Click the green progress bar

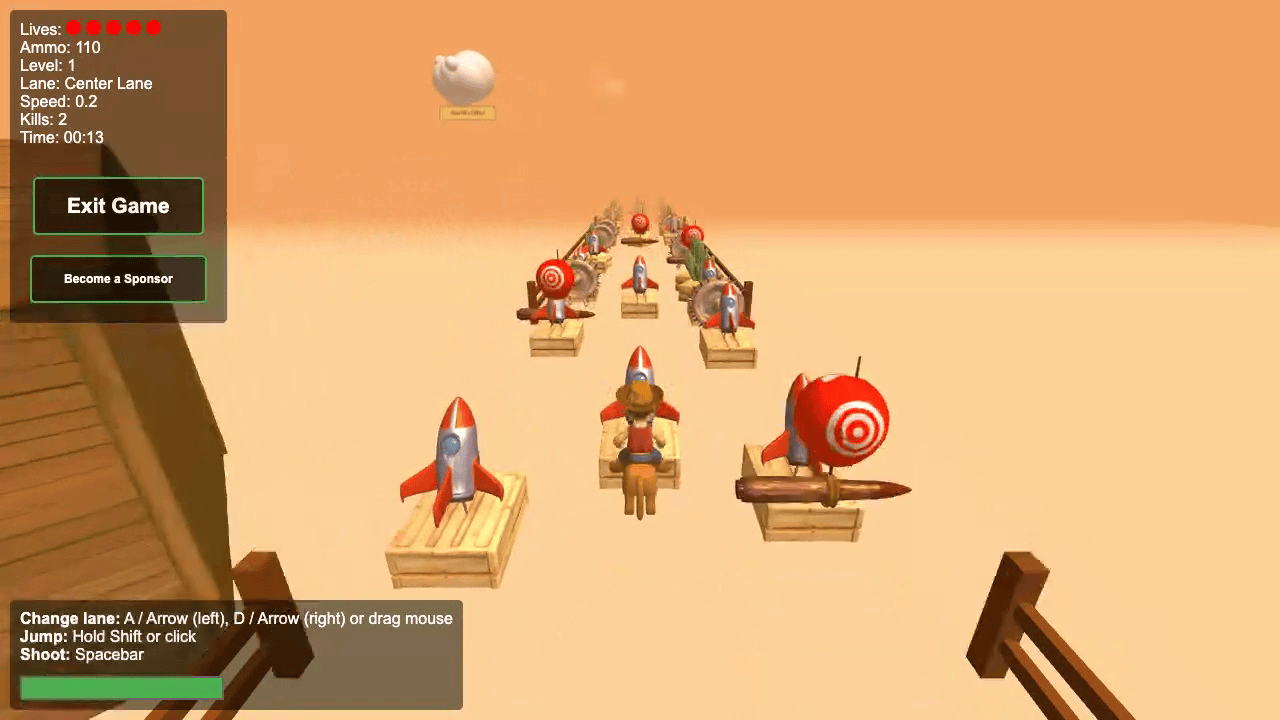point(121,687)
